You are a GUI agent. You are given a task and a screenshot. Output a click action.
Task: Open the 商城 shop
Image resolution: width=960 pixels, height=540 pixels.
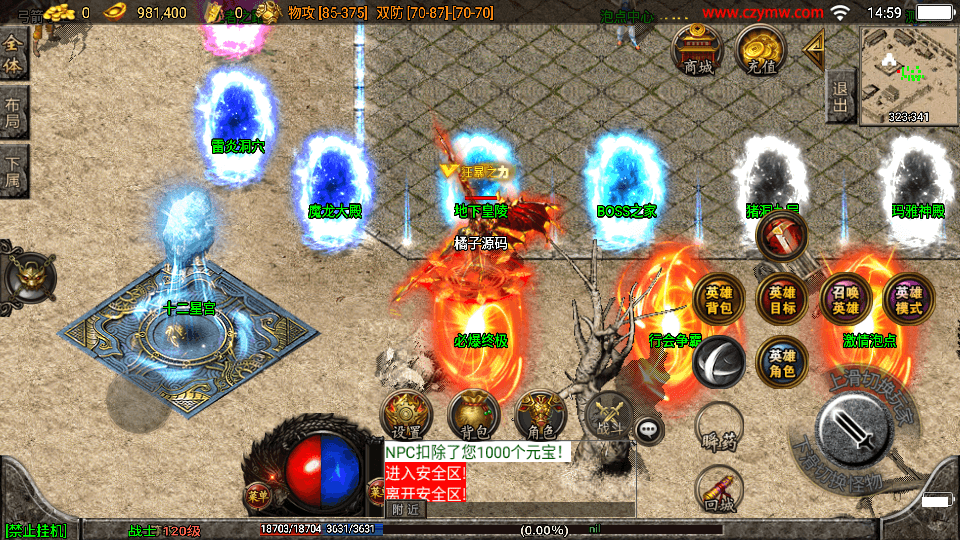[699, 49]
